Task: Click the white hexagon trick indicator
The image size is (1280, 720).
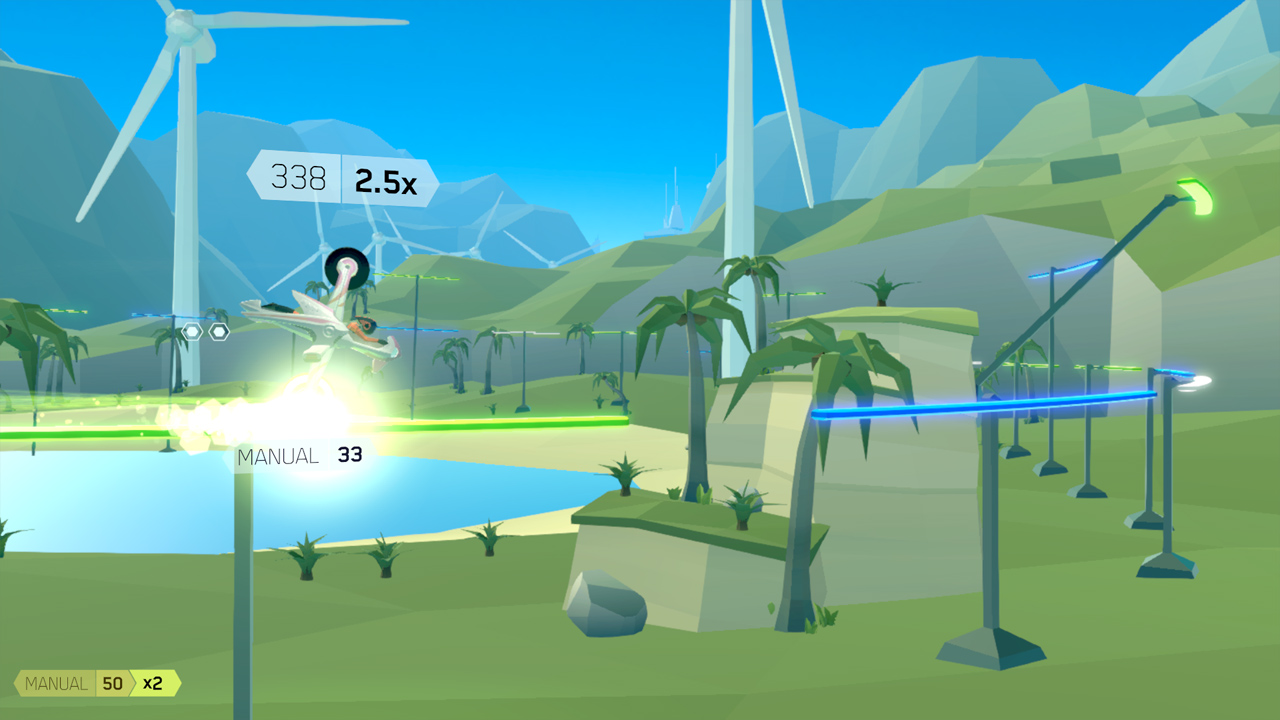Action: click(x=193, y=330)
